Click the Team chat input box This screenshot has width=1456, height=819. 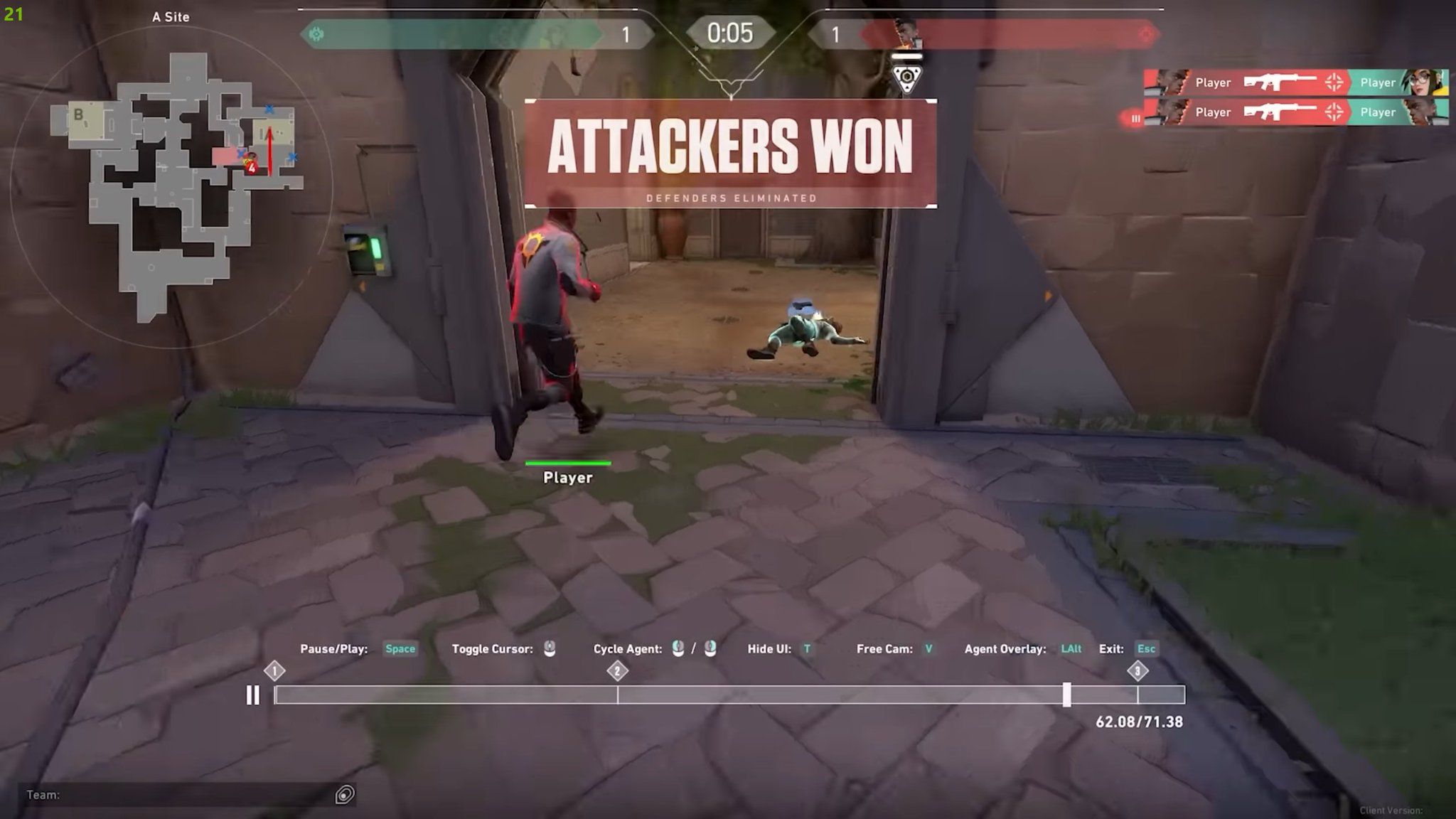pyautogui.click(x=178, y=795)
